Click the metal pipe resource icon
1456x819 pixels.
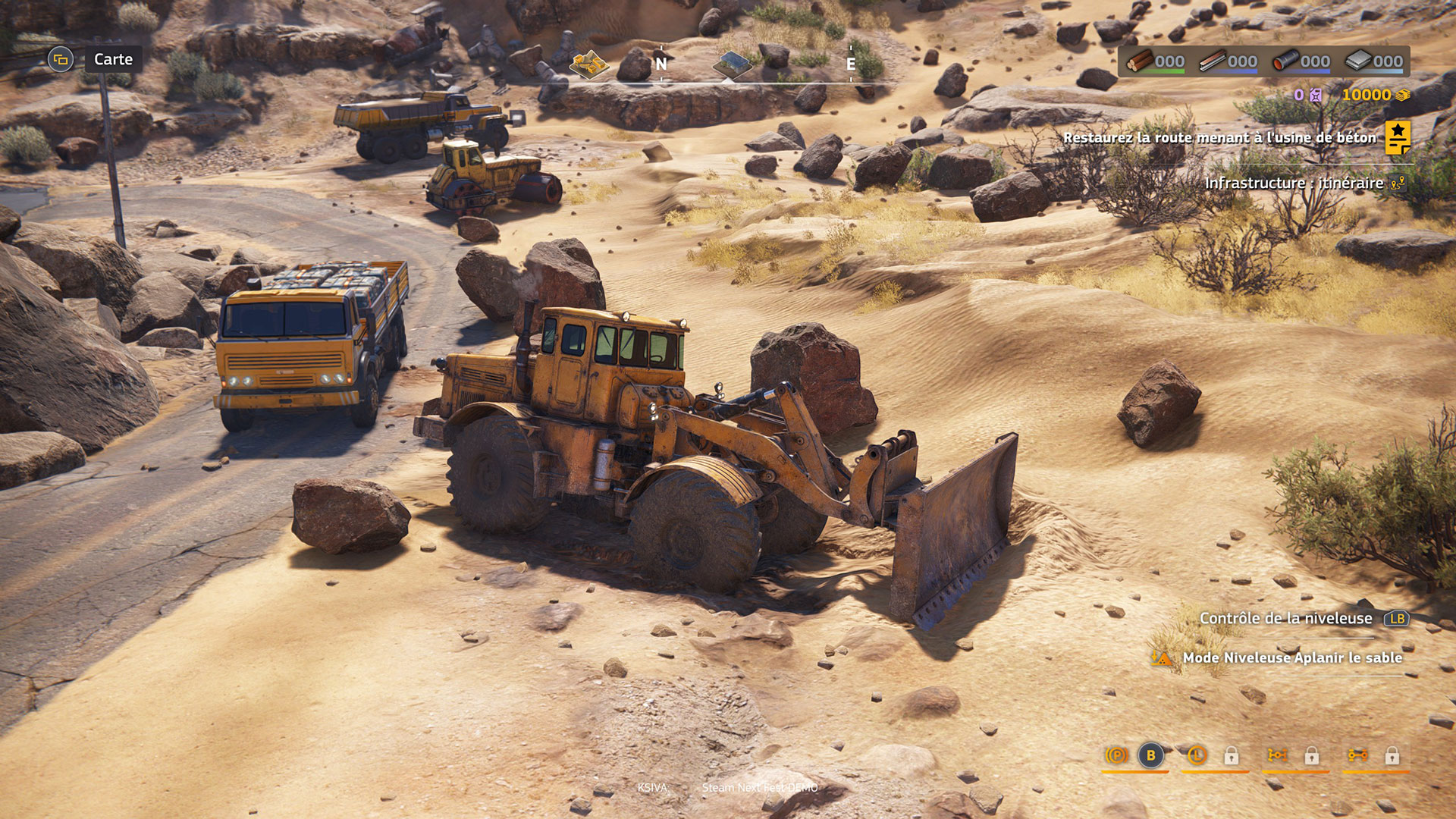[x=1285, y=61]
